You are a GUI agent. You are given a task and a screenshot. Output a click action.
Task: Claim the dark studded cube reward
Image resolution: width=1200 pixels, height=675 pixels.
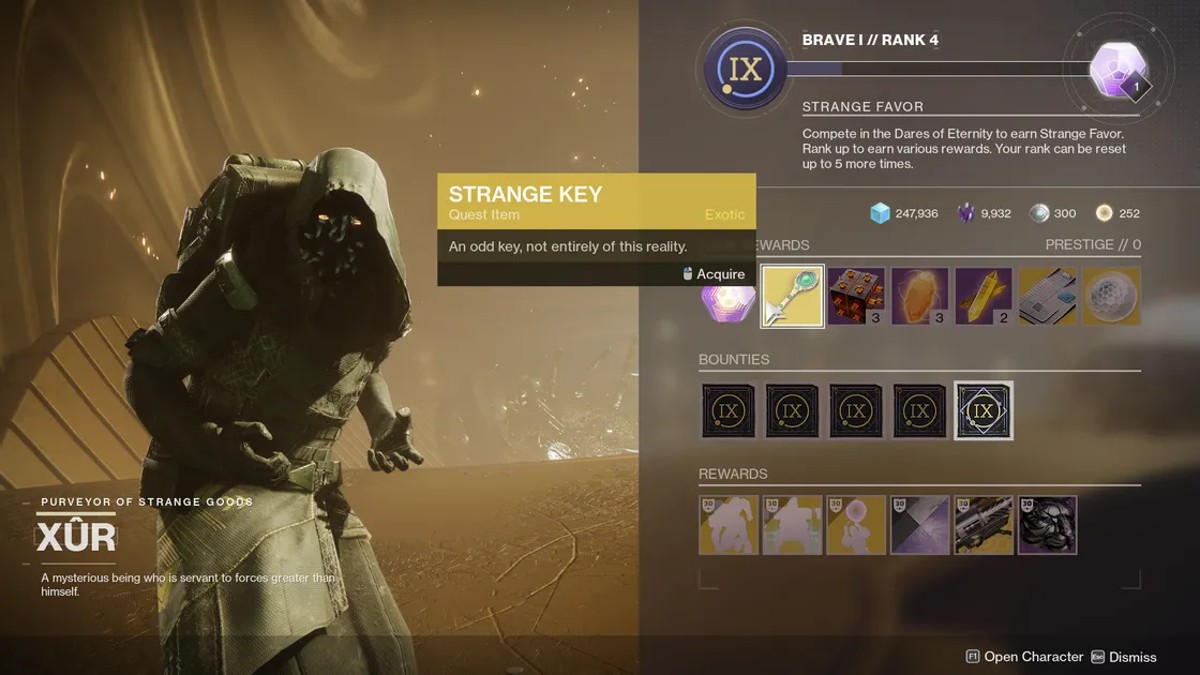point(857,296)
